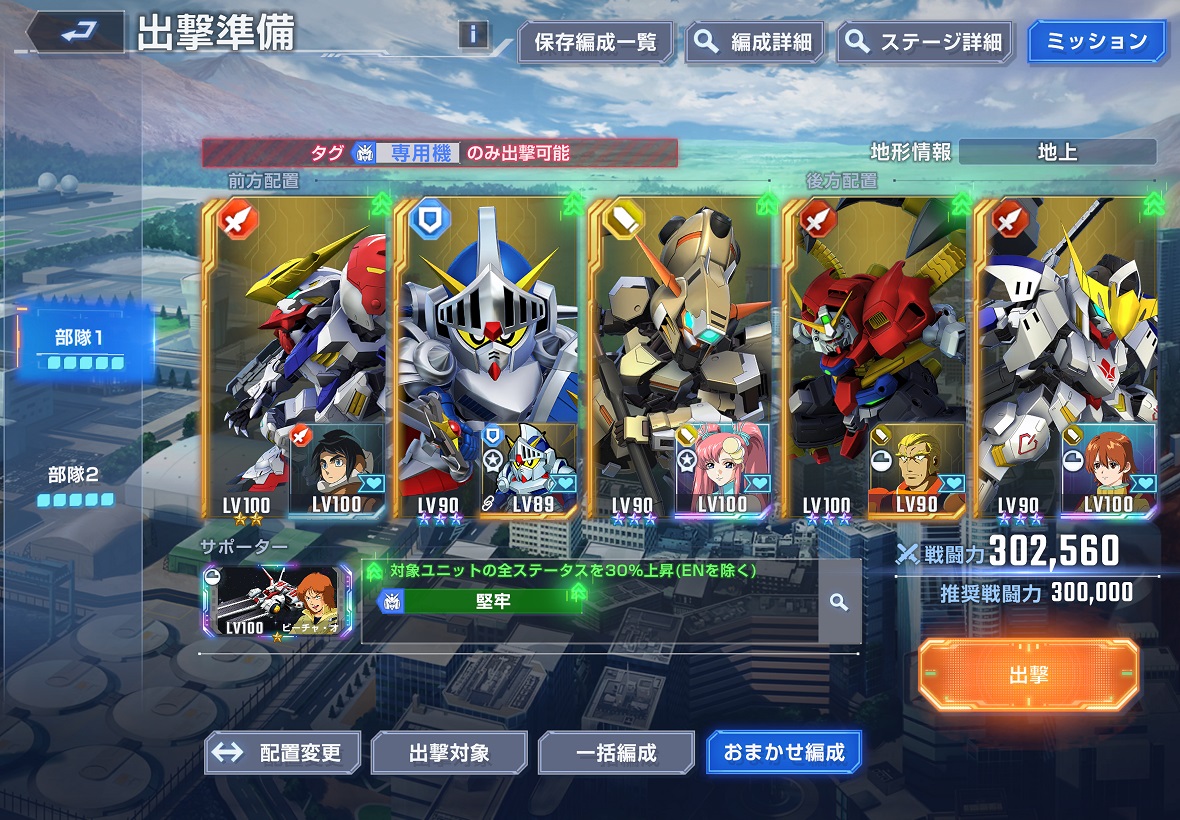Screen dimensions: 1180x820
Task: Open the ミッション mission panel
Action: 1096,43
